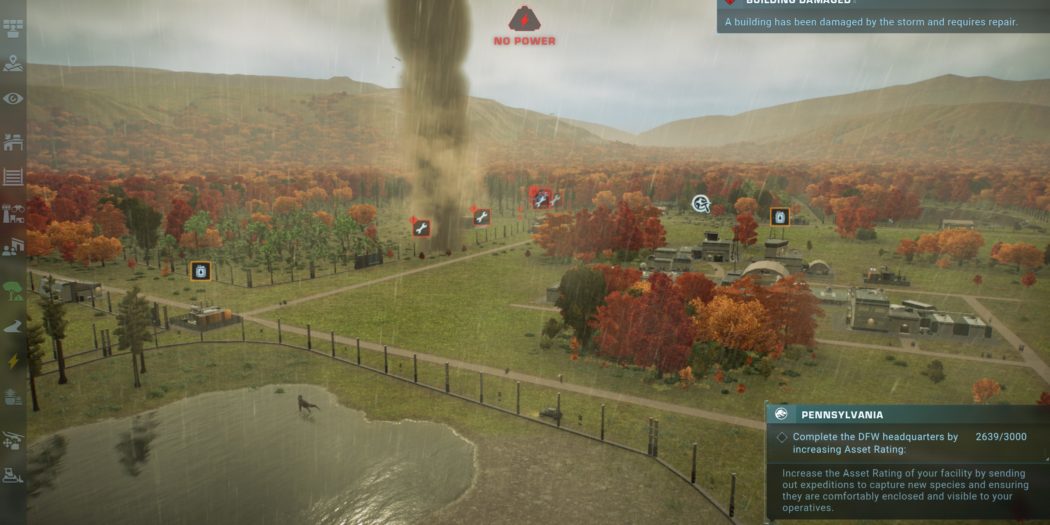Open the helicopter transport menu
Screen dimensions: 1050x525
(x=13, y=439)
